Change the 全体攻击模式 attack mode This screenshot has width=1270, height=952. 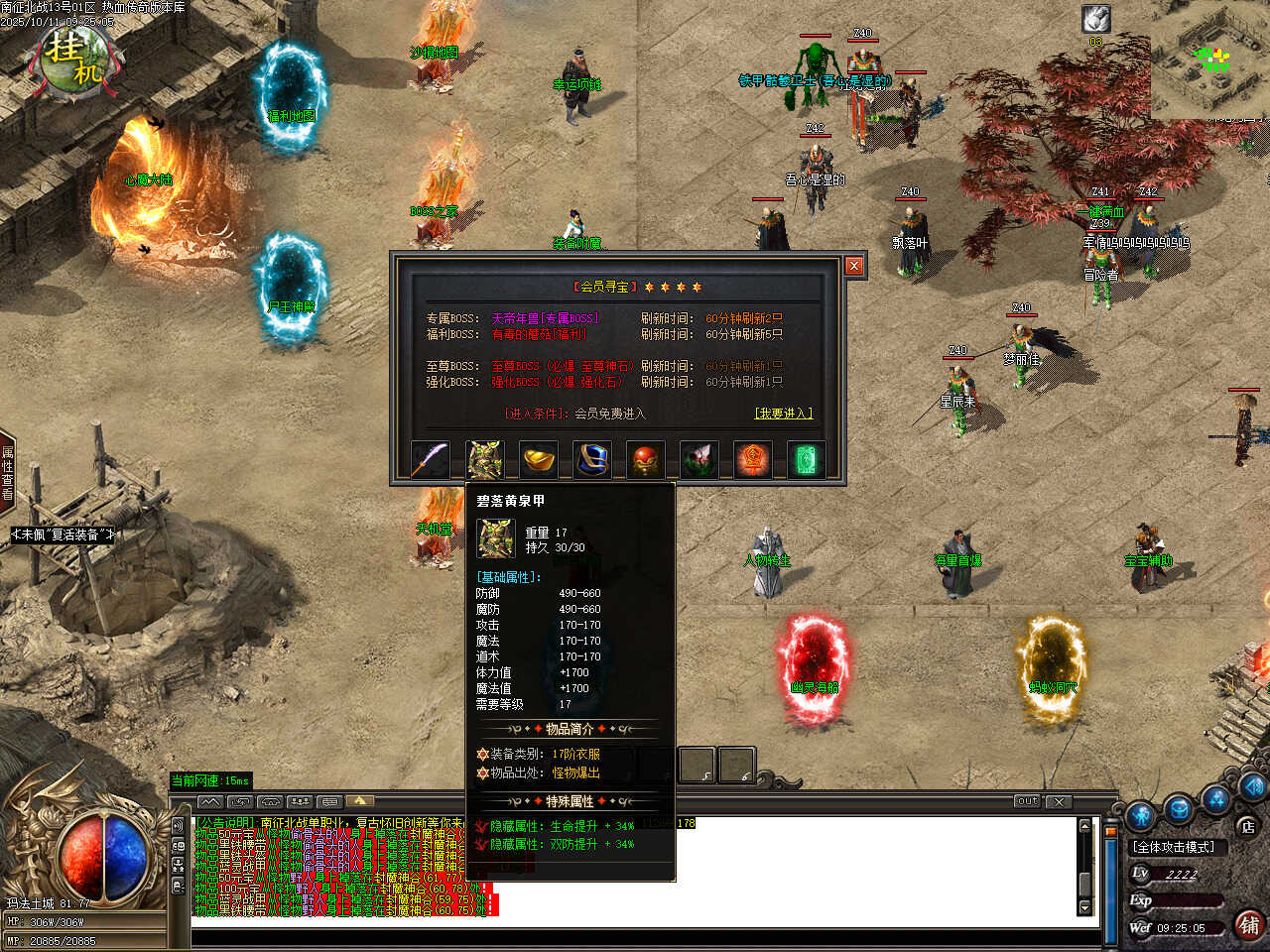pos(1175,847)
